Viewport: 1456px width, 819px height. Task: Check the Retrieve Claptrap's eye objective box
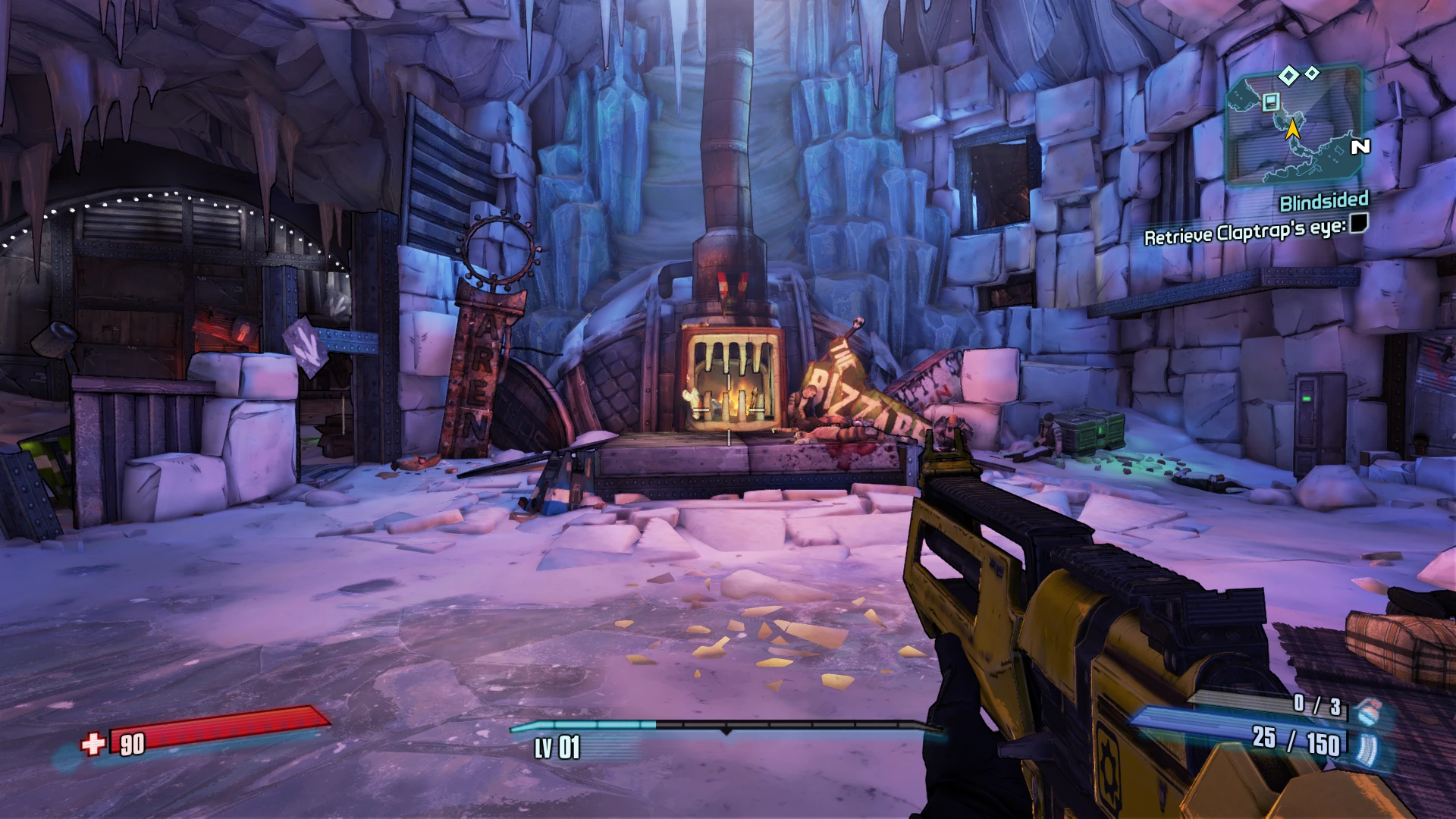click(x=1359, y=224)
